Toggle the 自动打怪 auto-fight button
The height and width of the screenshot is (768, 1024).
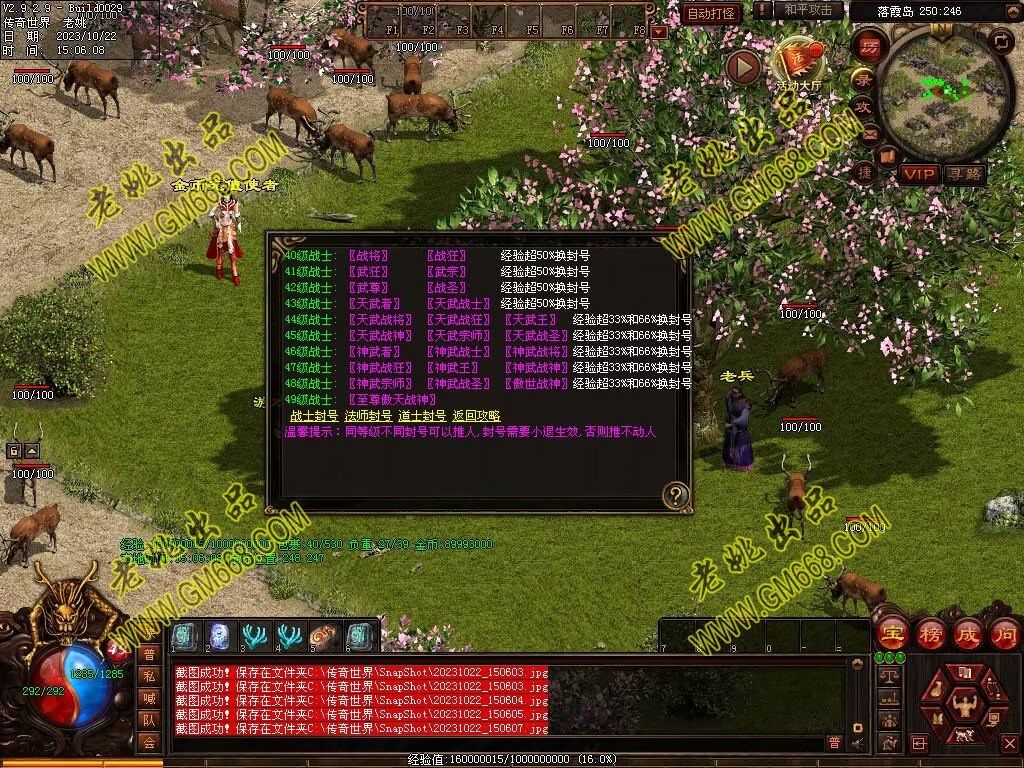pyautogui.click(x=712, y=13)
